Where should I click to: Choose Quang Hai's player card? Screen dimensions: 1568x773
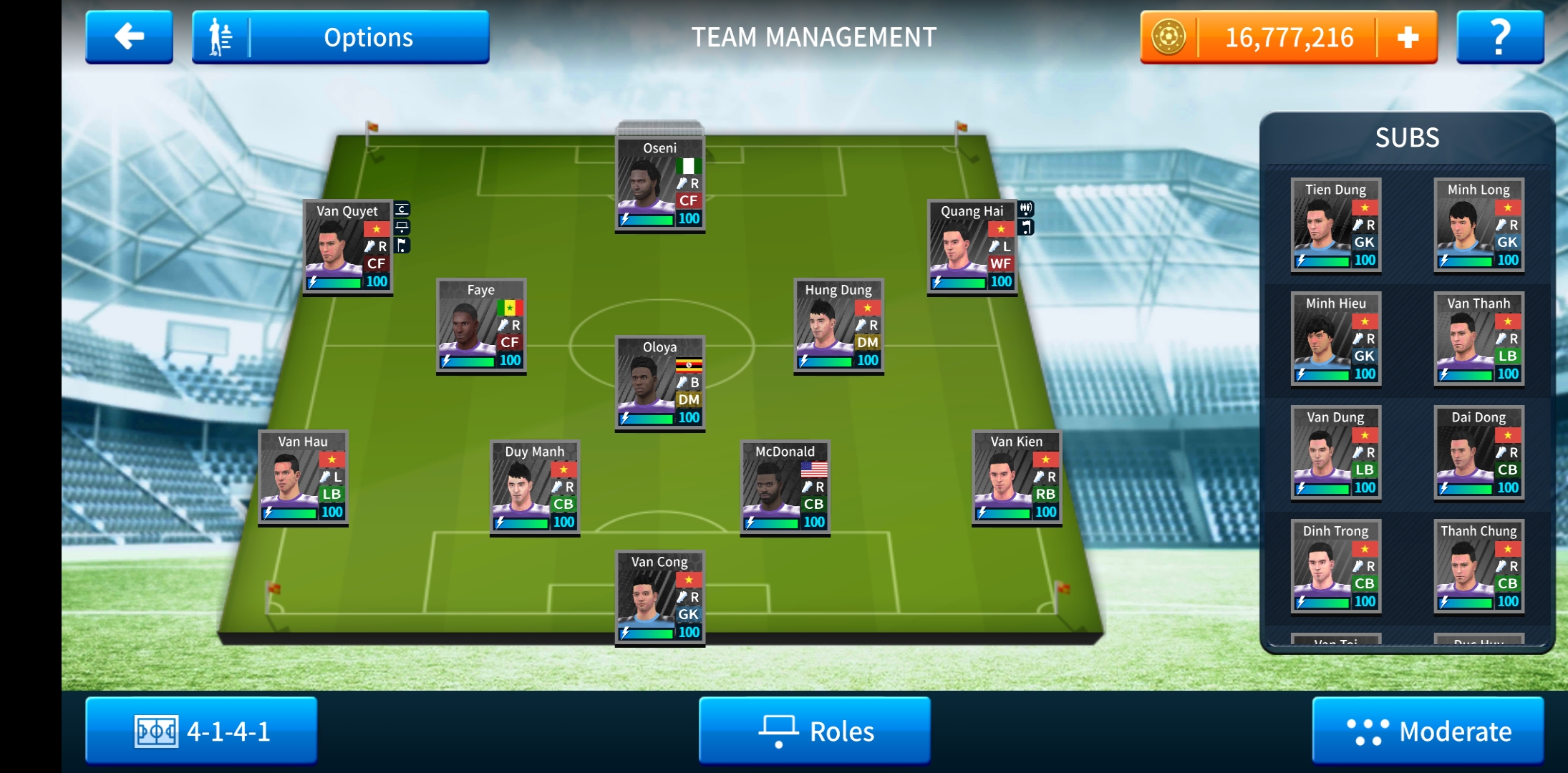tap(972, 248)
